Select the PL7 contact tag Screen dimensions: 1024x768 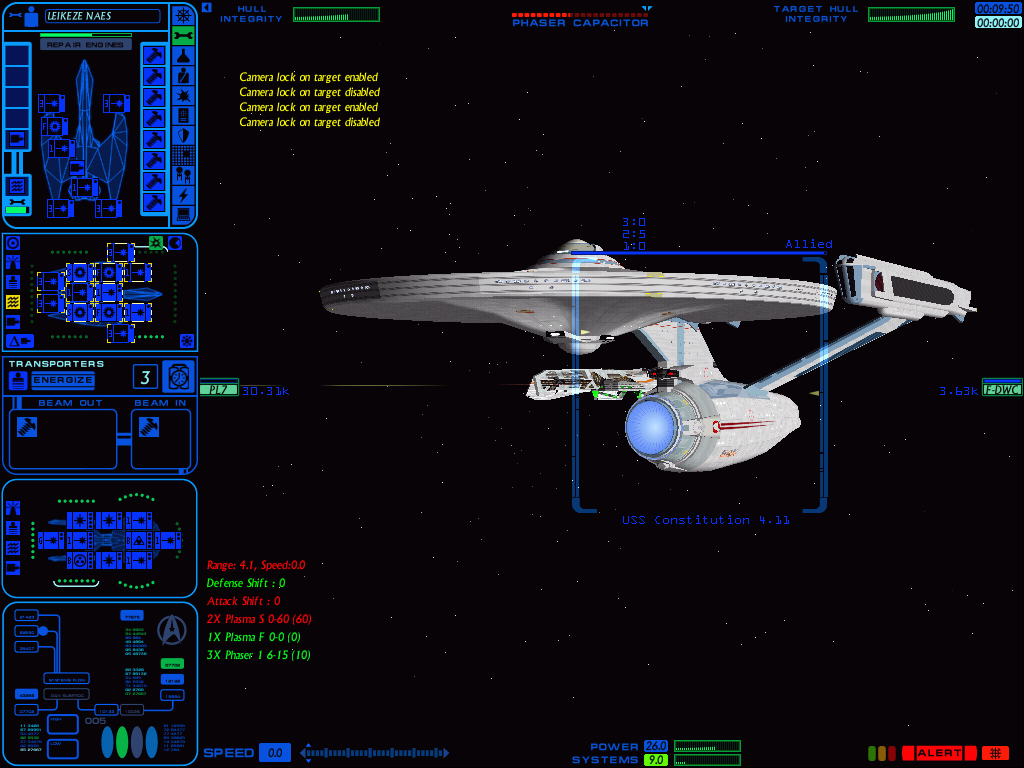[x=218, y=389]
